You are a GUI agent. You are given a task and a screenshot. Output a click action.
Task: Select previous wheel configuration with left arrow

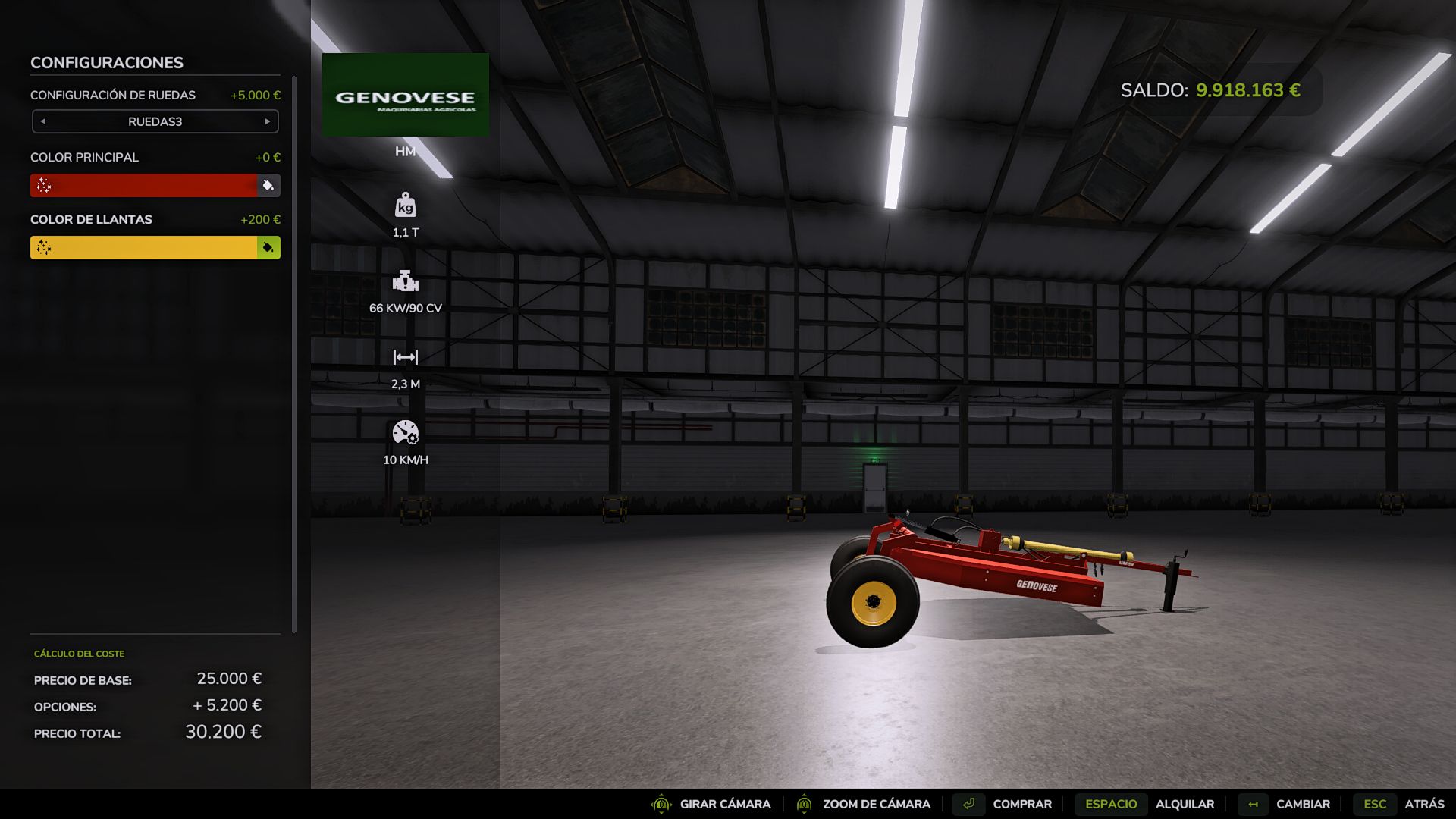pyautogui.click(x=43, y=121)
